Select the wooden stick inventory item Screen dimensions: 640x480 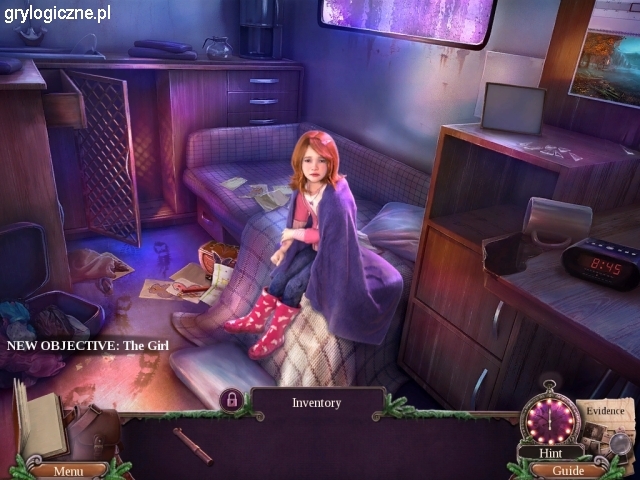[x=193, y=446]
